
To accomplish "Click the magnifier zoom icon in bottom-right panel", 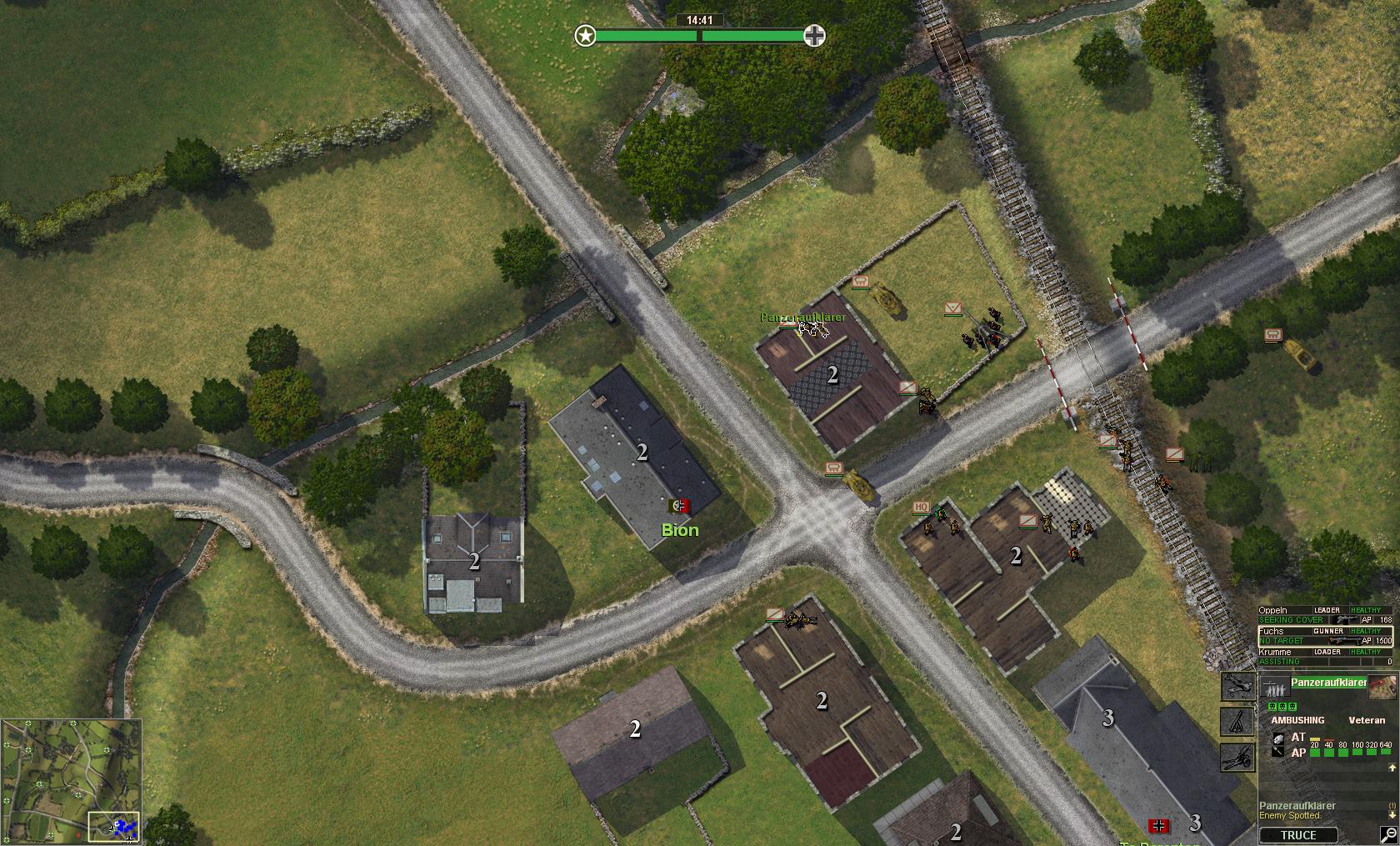I will (1388, 833).
